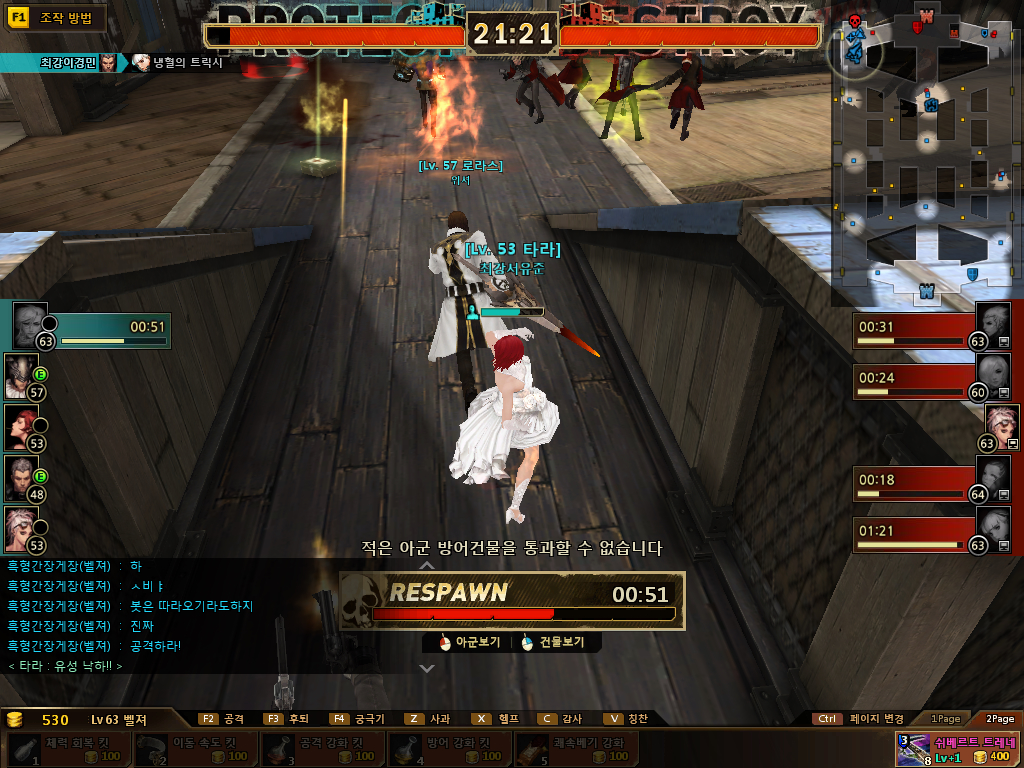Select the level 57 ally portrait
The image size is (1024, 768).
point(21,375)
